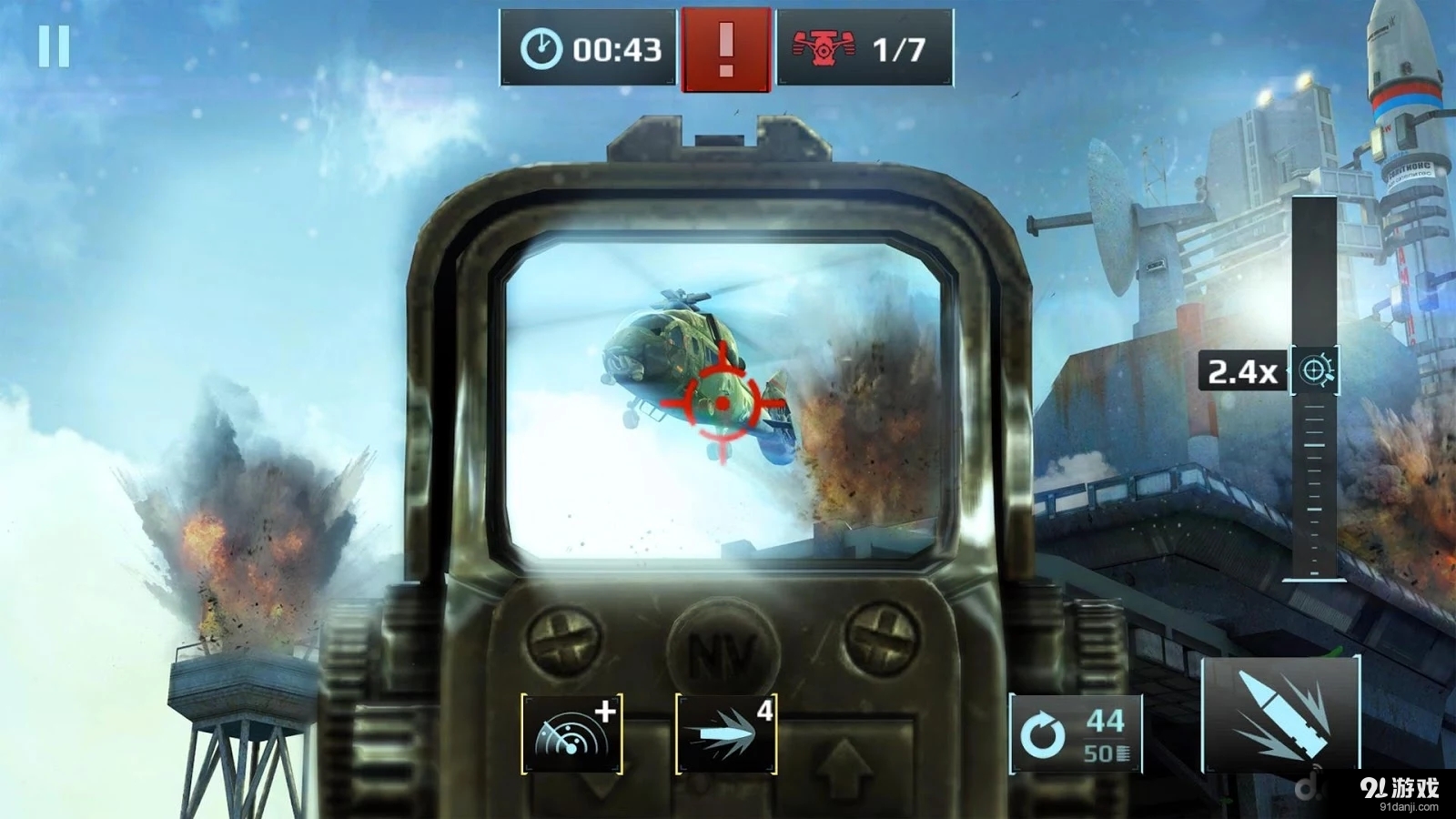The height and width of the screenshot is (819, 1456).
Task: Select the helicopter counter panel reading 1/7
Action: (851, 45)
